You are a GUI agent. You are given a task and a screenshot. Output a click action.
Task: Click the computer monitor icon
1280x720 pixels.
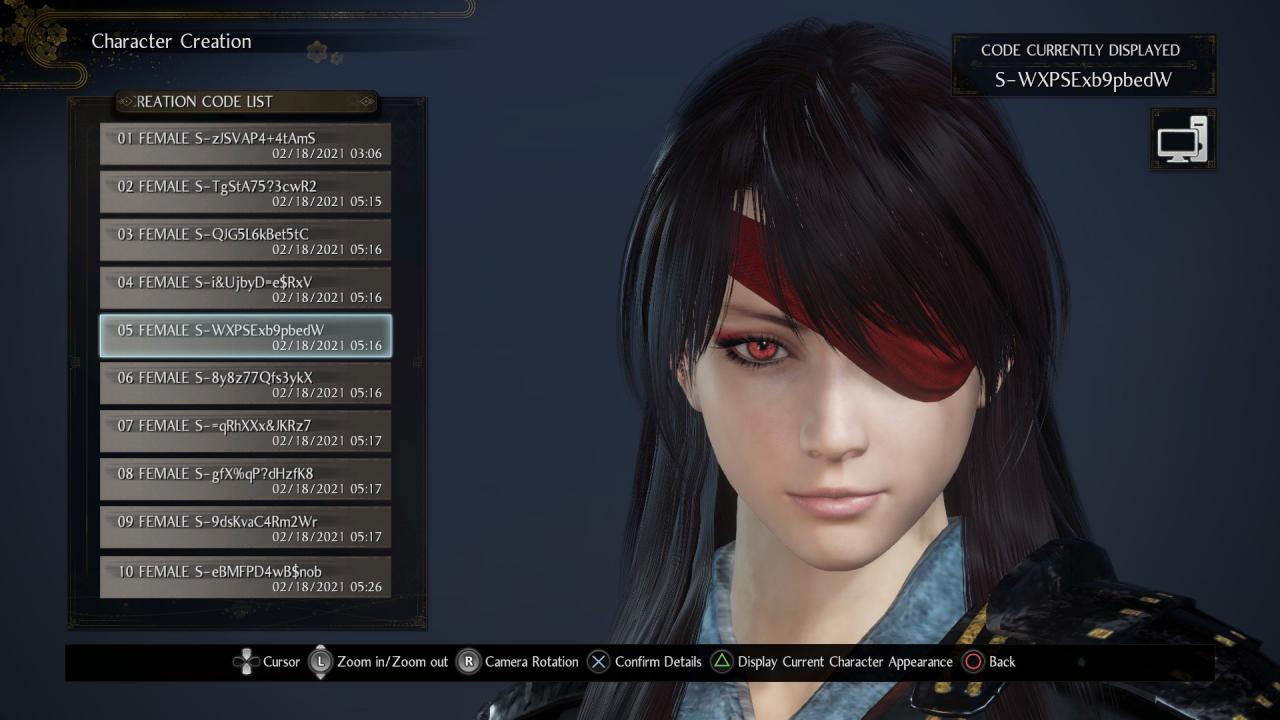[x=1182, y=139]
